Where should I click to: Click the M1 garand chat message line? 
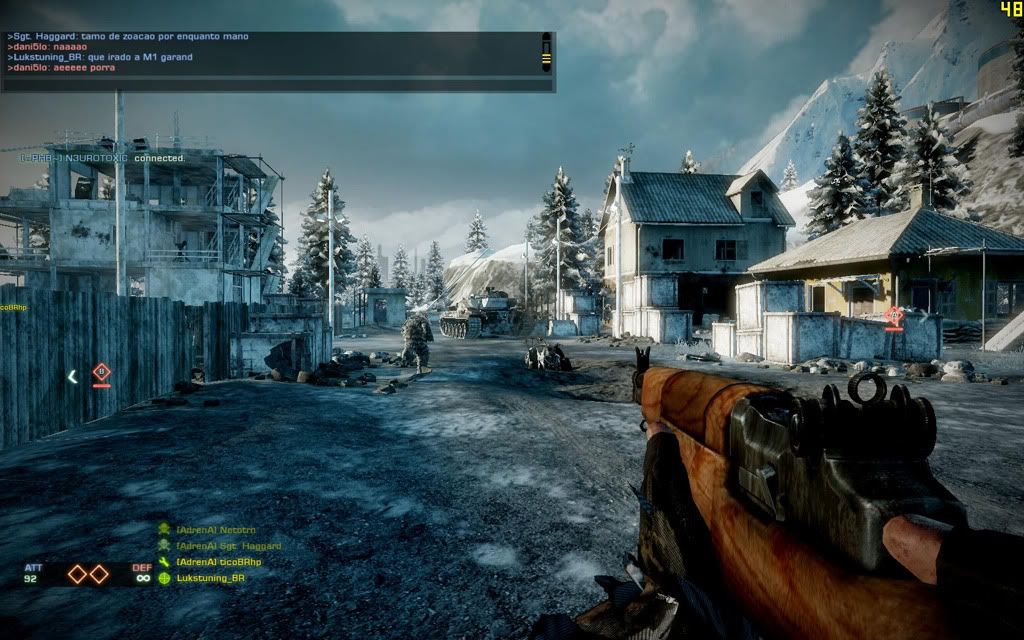(x=100, y=57)
